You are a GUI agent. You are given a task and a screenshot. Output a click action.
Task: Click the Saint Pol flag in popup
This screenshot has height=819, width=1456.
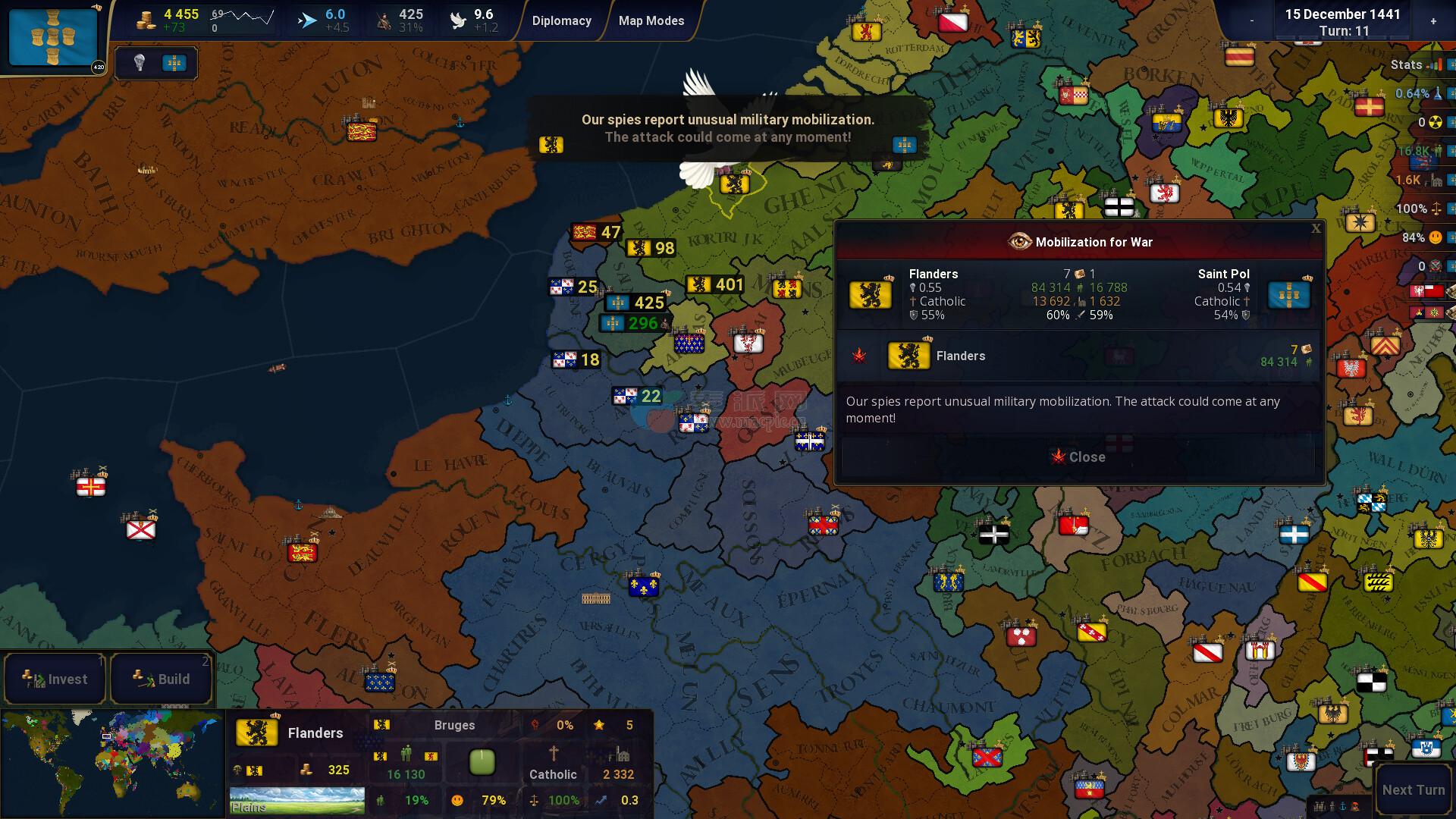click(1288, 294)
